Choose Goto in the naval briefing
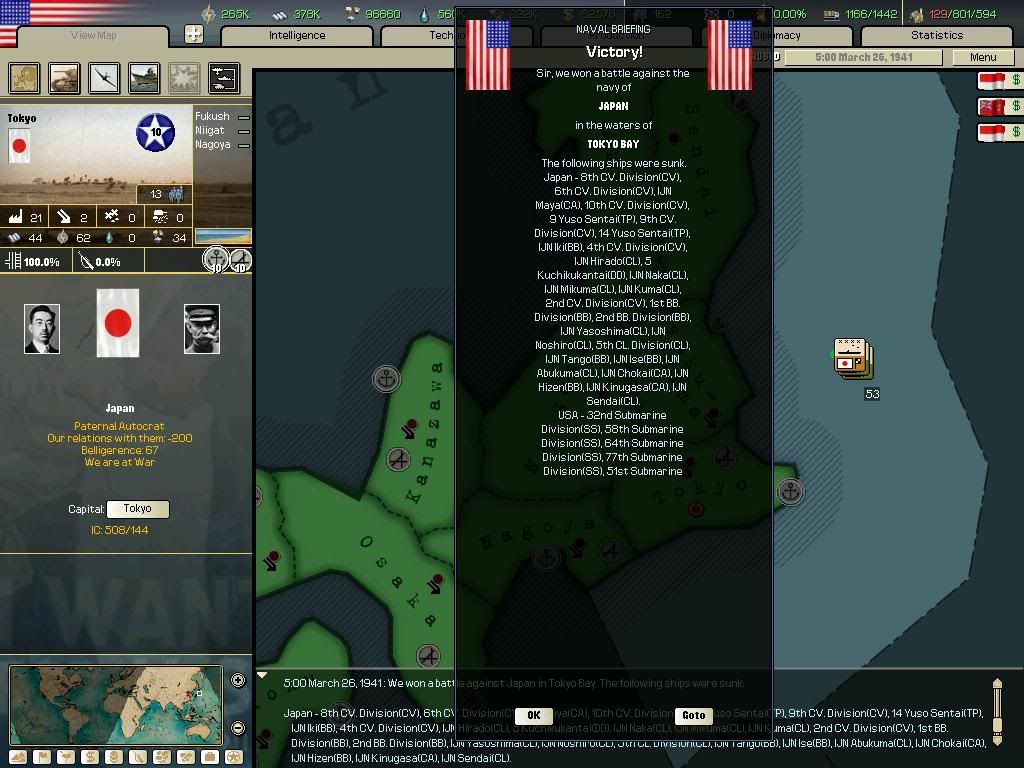This screenshot has height=768, width=1024. [x=693, y=716]
